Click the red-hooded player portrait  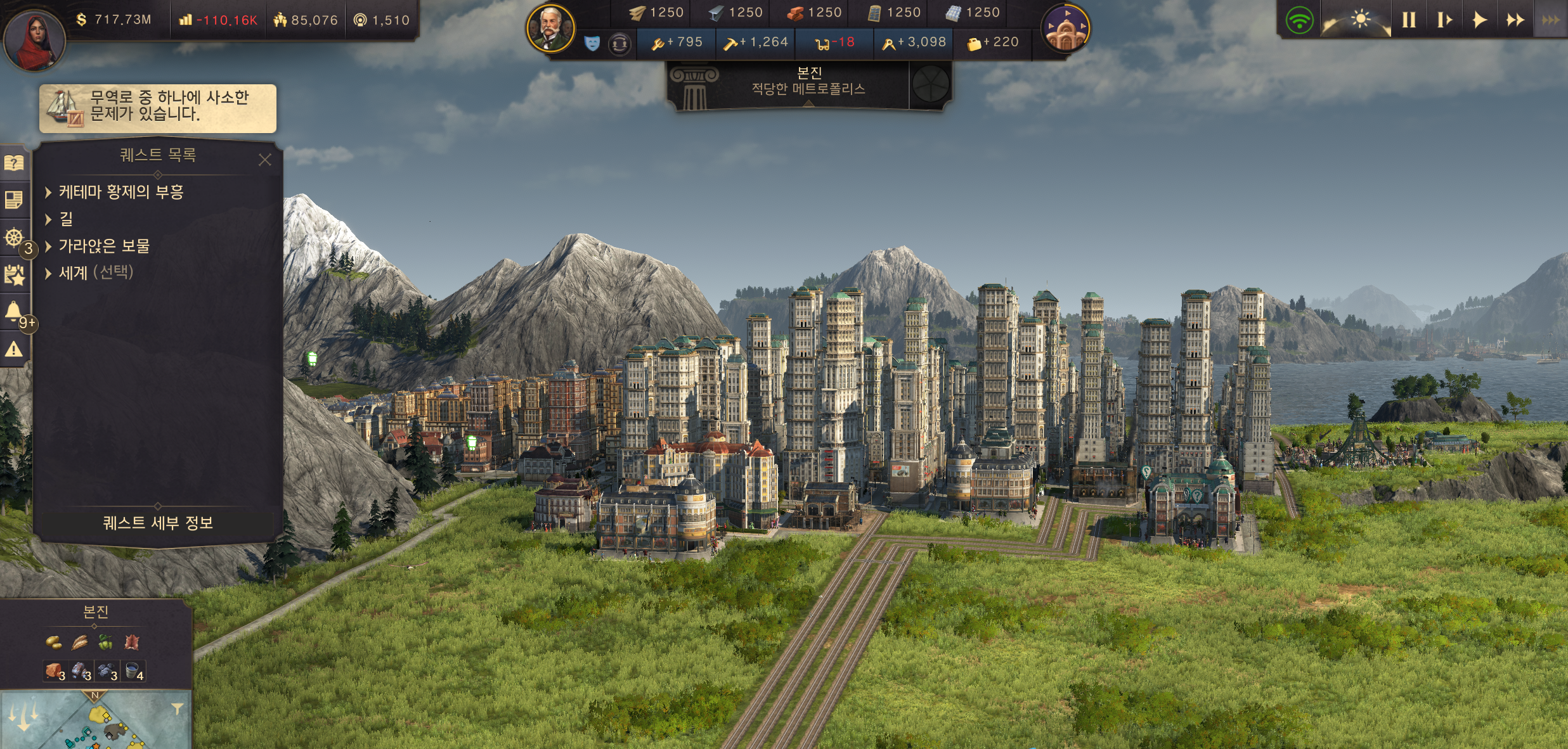[35, 39]
